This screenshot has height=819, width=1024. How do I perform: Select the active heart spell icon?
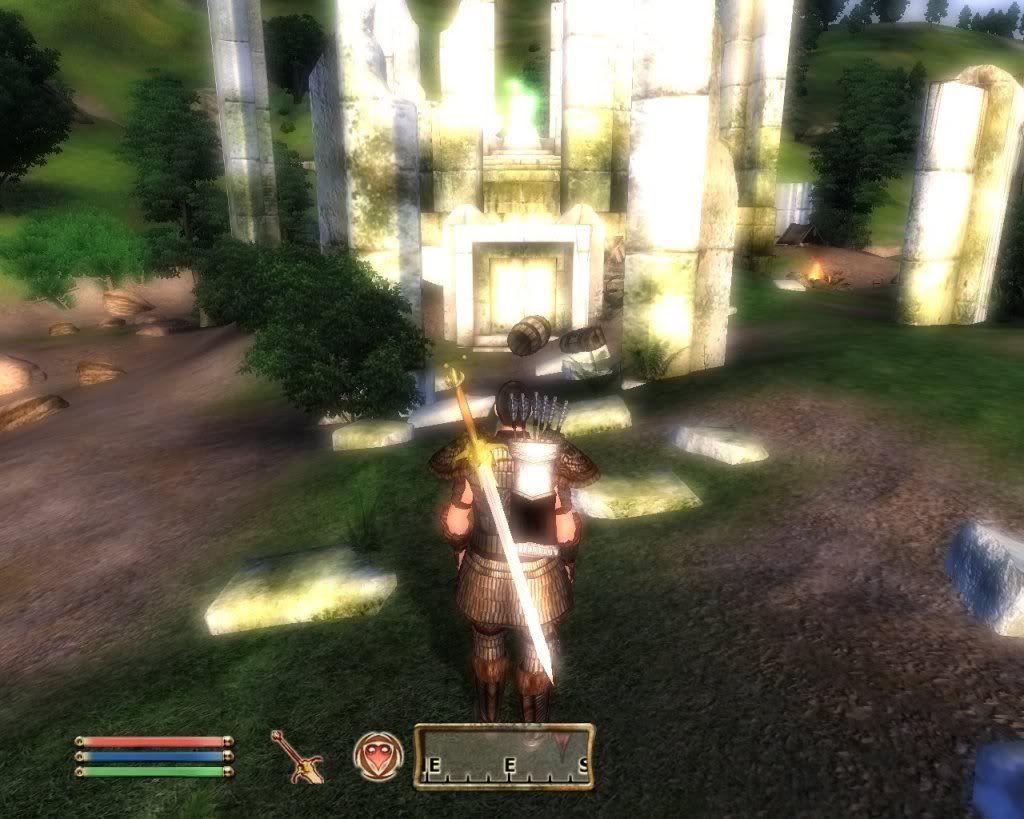pos(378,756)
